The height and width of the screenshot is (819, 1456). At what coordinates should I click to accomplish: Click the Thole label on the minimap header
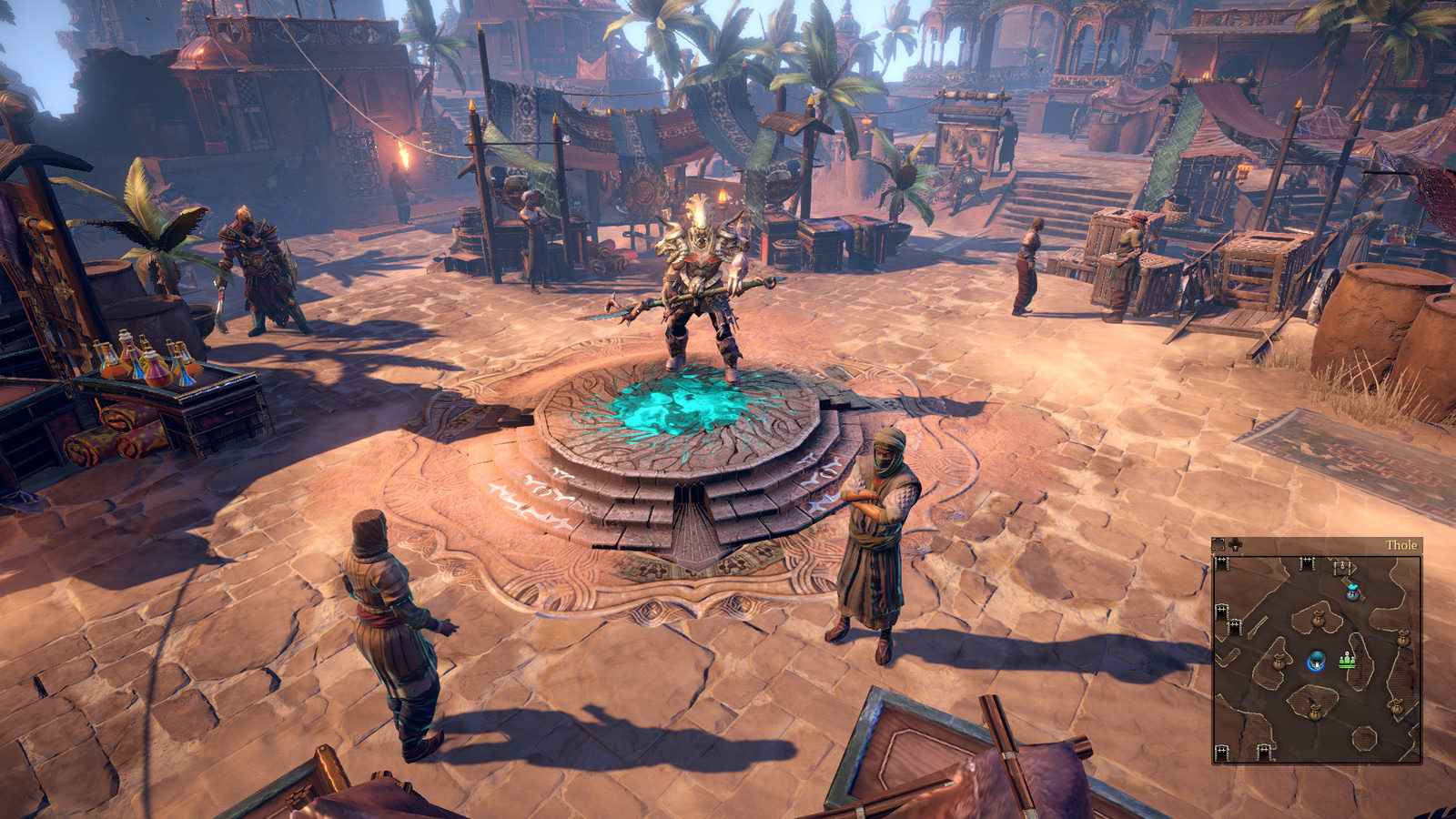pyautogui.click(x=1401, y=544)
